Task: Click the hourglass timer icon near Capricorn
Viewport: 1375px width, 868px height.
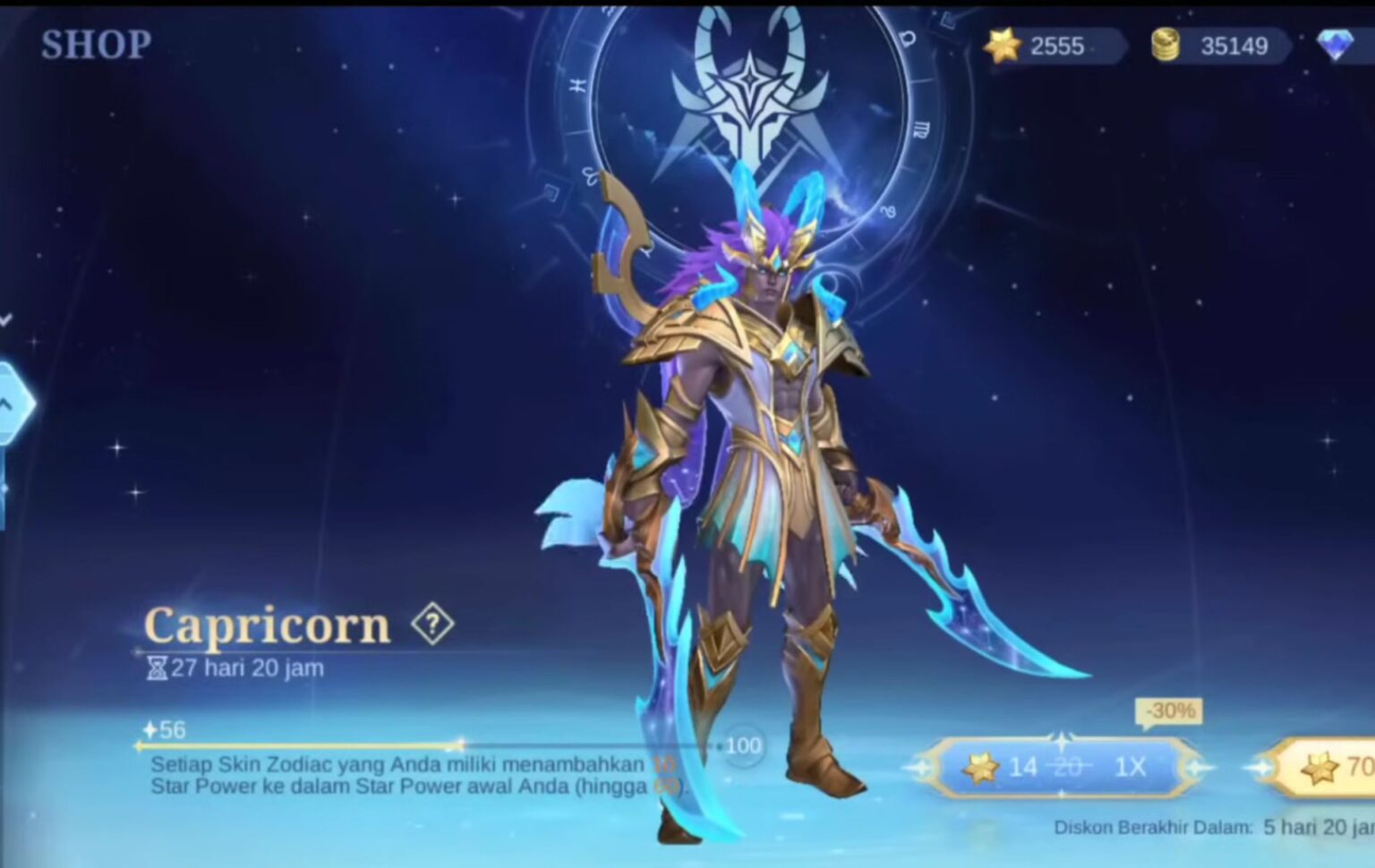Action: [x=158, y=667]
